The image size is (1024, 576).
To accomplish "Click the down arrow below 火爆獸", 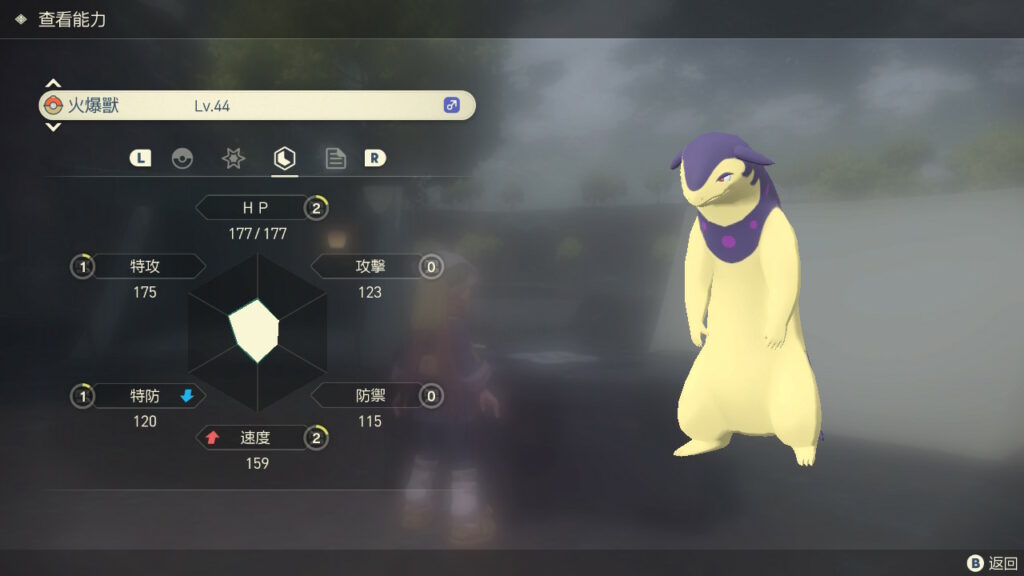I will point(53,127).
